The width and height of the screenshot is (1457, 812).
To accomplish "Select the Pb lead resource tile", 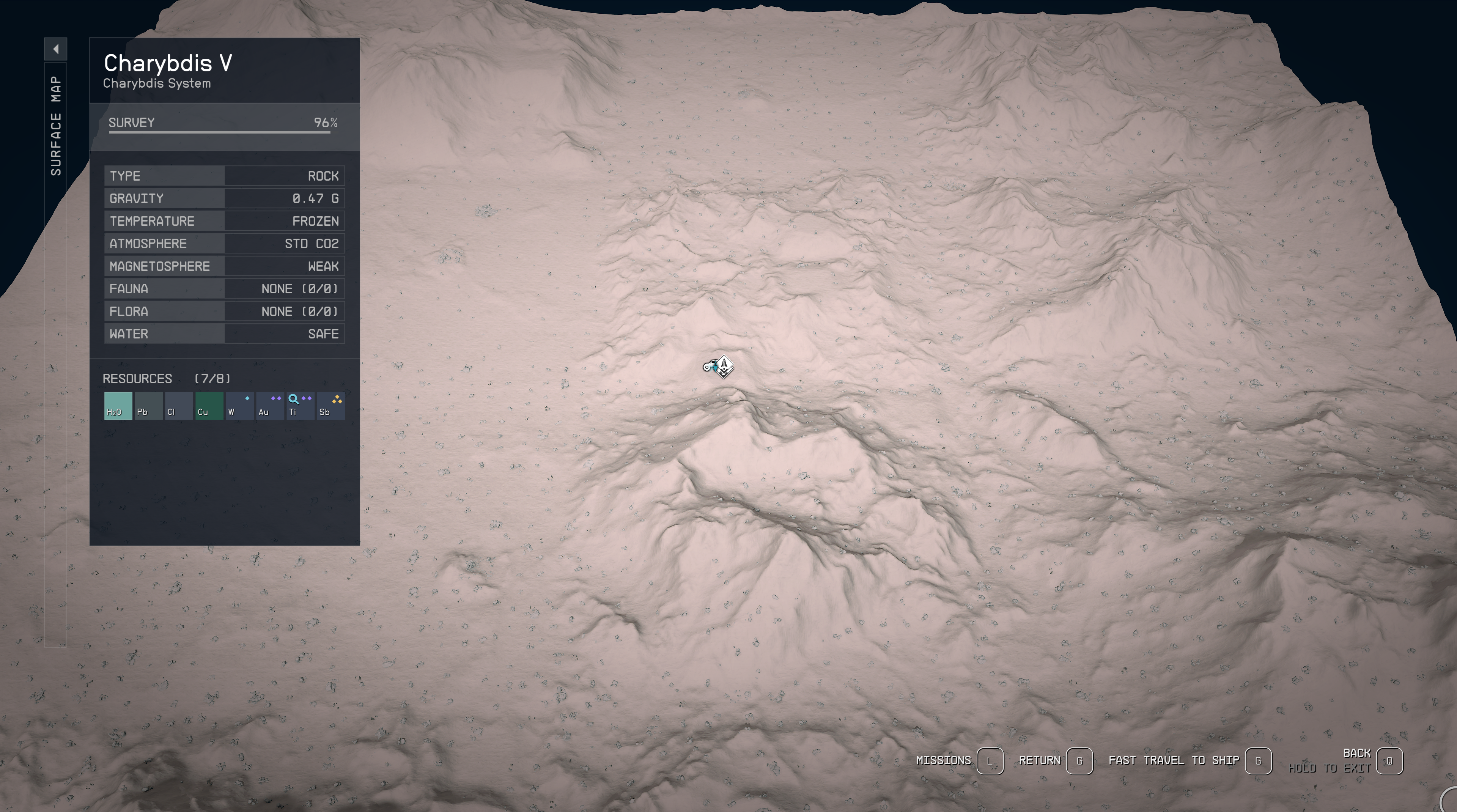I will [x=148, y=406].
